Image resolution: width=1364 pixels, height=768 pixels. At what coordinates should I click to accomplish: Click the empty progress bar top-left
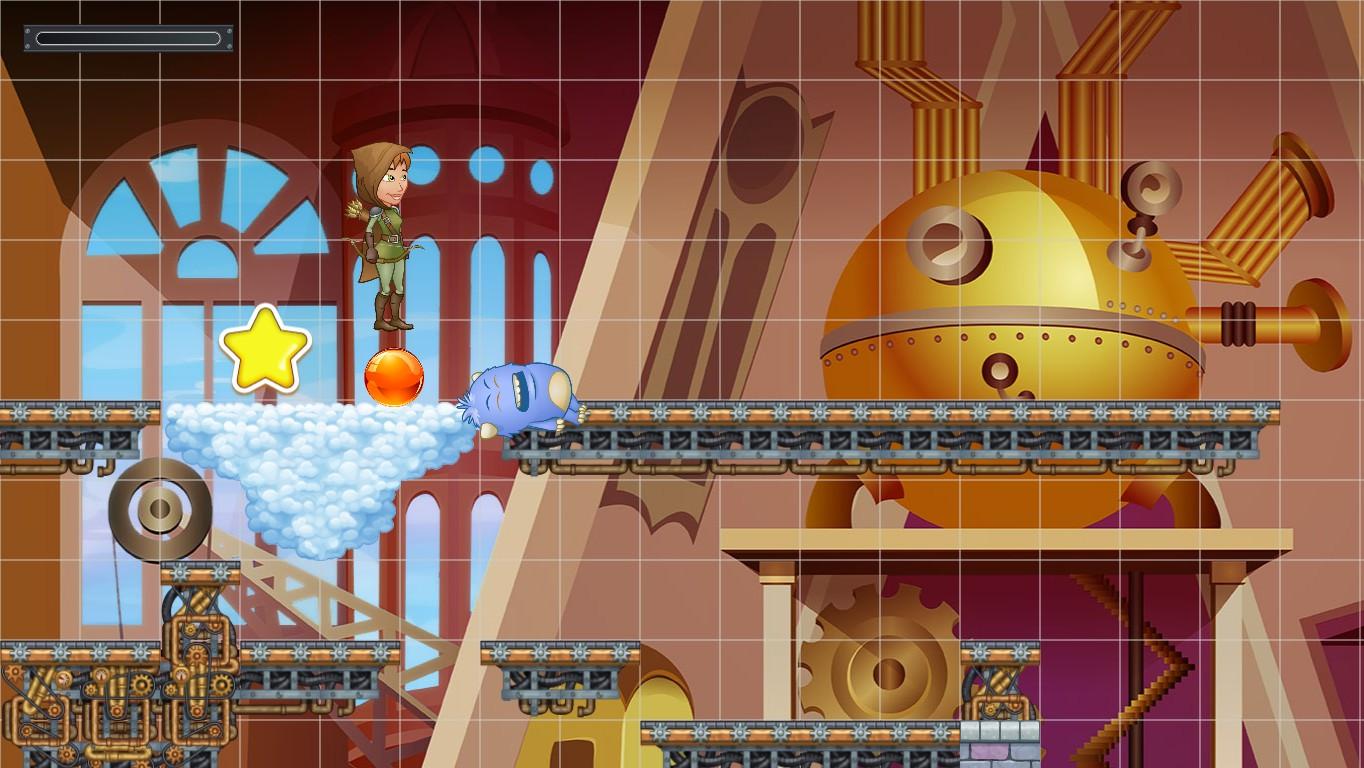128,38
